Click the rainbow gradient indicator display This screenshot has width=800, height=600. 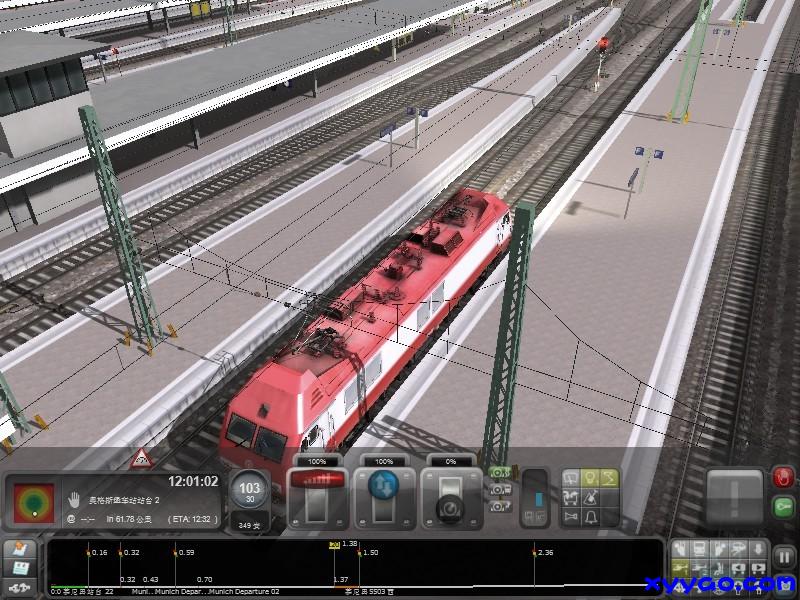(x=33, y=503)
